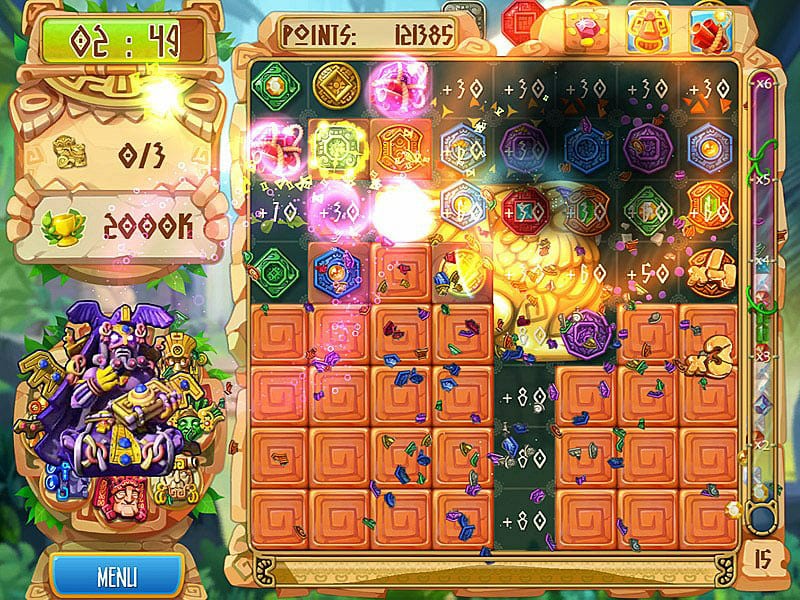Use the golden mask power-up
The height and width of the screenshot is (600, 800).
coord(647,26)
